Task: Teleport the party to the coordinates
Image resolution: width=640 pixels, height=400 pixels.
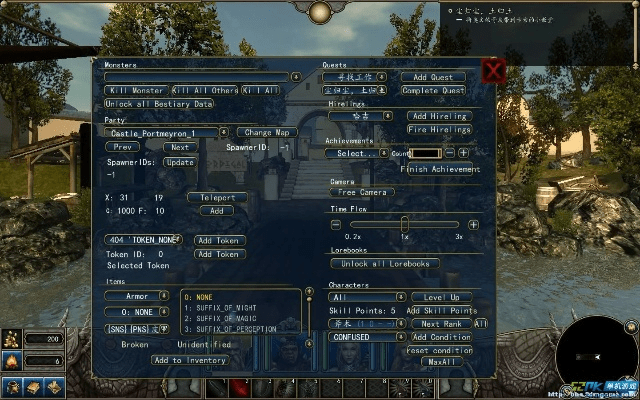Action: tap(216, 197)
